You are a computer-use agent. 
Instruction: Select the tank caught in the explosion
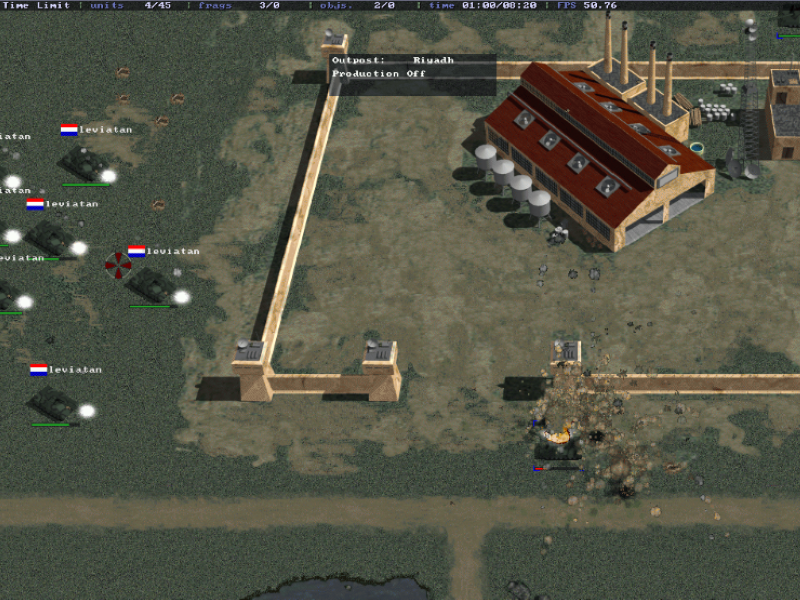coord(556,443)
